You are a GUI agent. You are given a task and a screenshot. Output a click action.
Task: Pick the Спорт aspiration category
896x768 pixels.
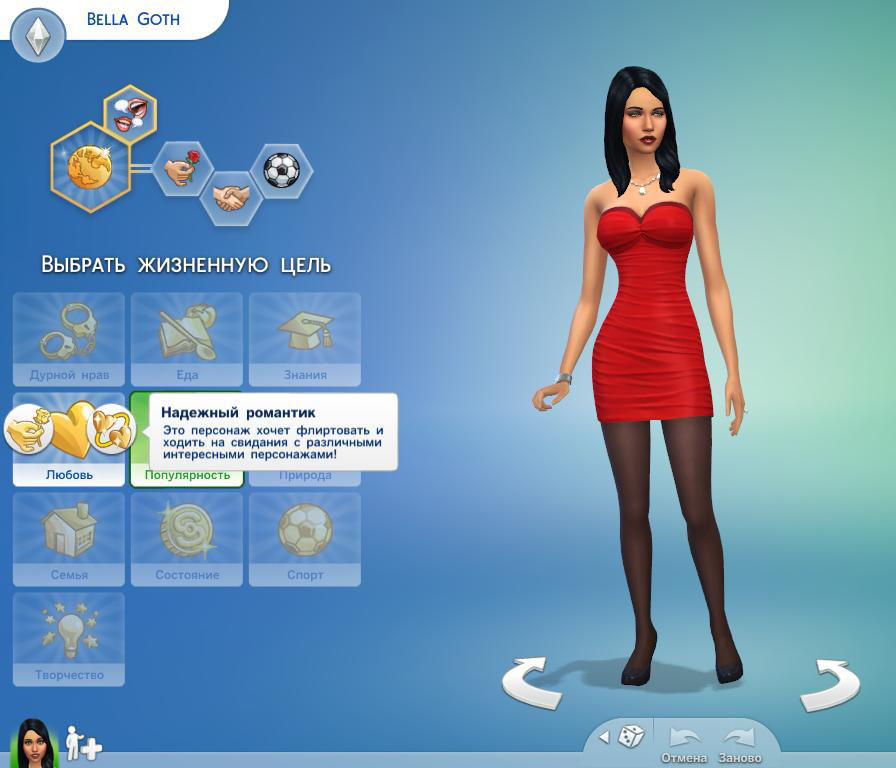point(305,539)
